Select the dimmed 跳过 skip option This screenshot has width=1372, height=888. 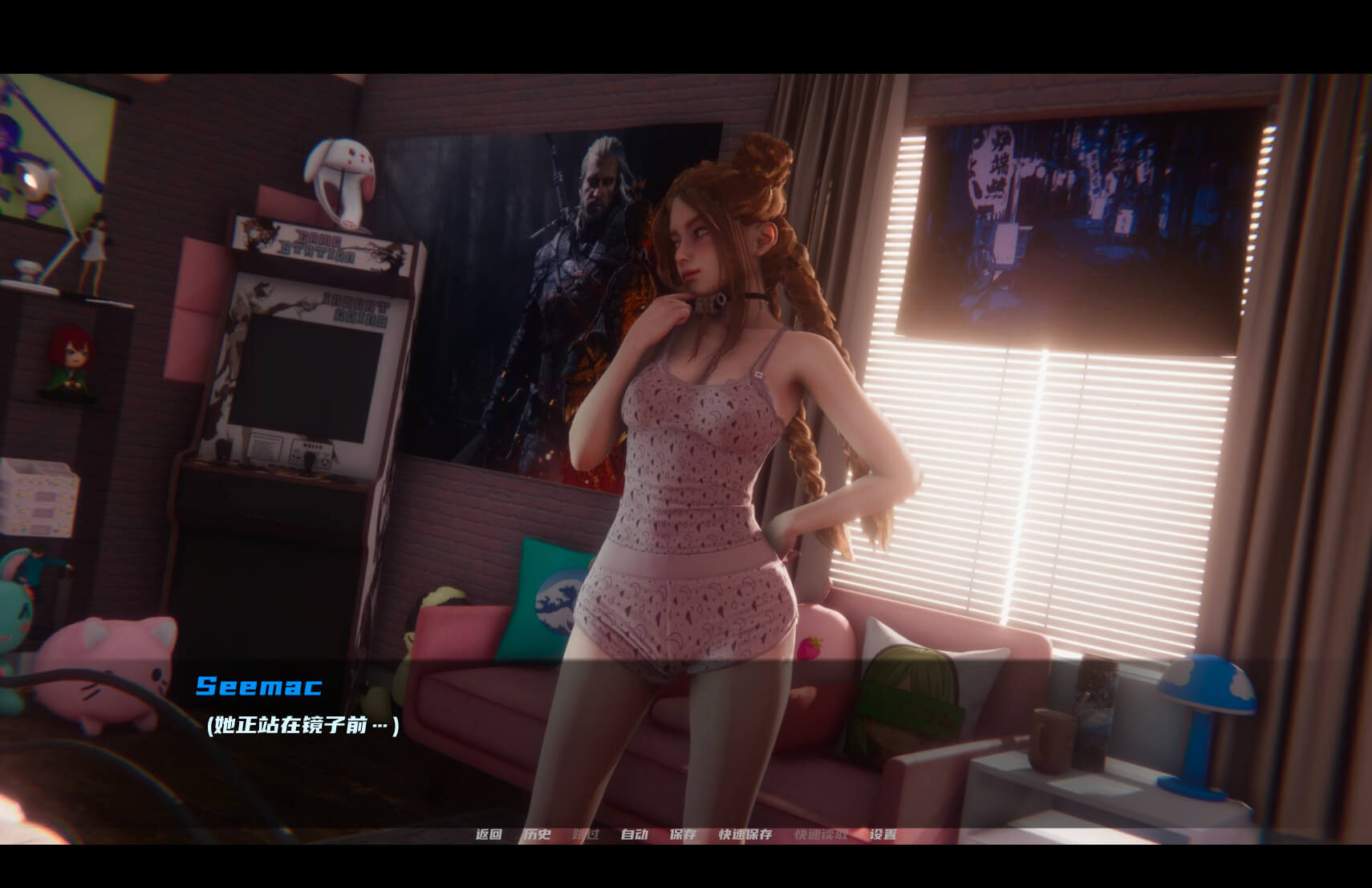[586, 834]
